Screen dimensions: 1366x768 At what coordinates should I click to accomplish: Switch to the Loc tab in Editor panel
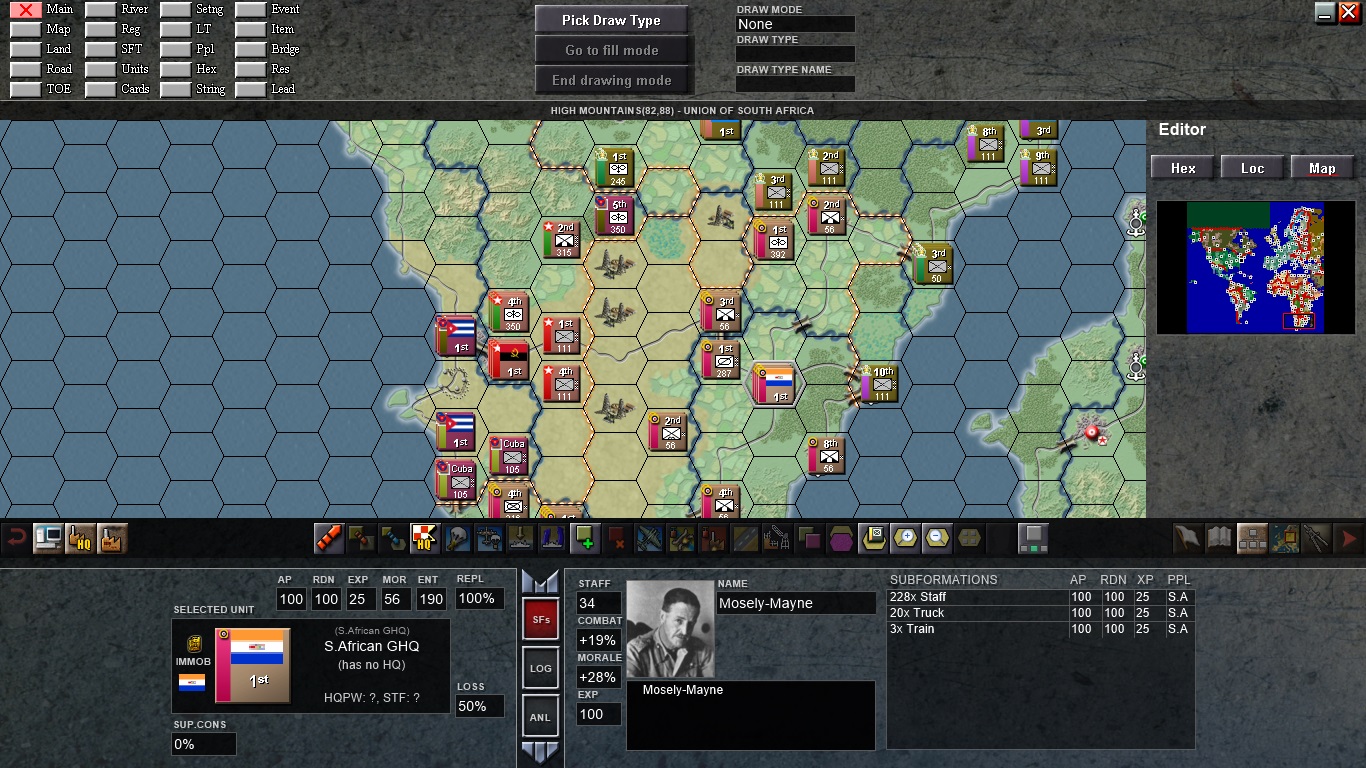coord(1253,167)
